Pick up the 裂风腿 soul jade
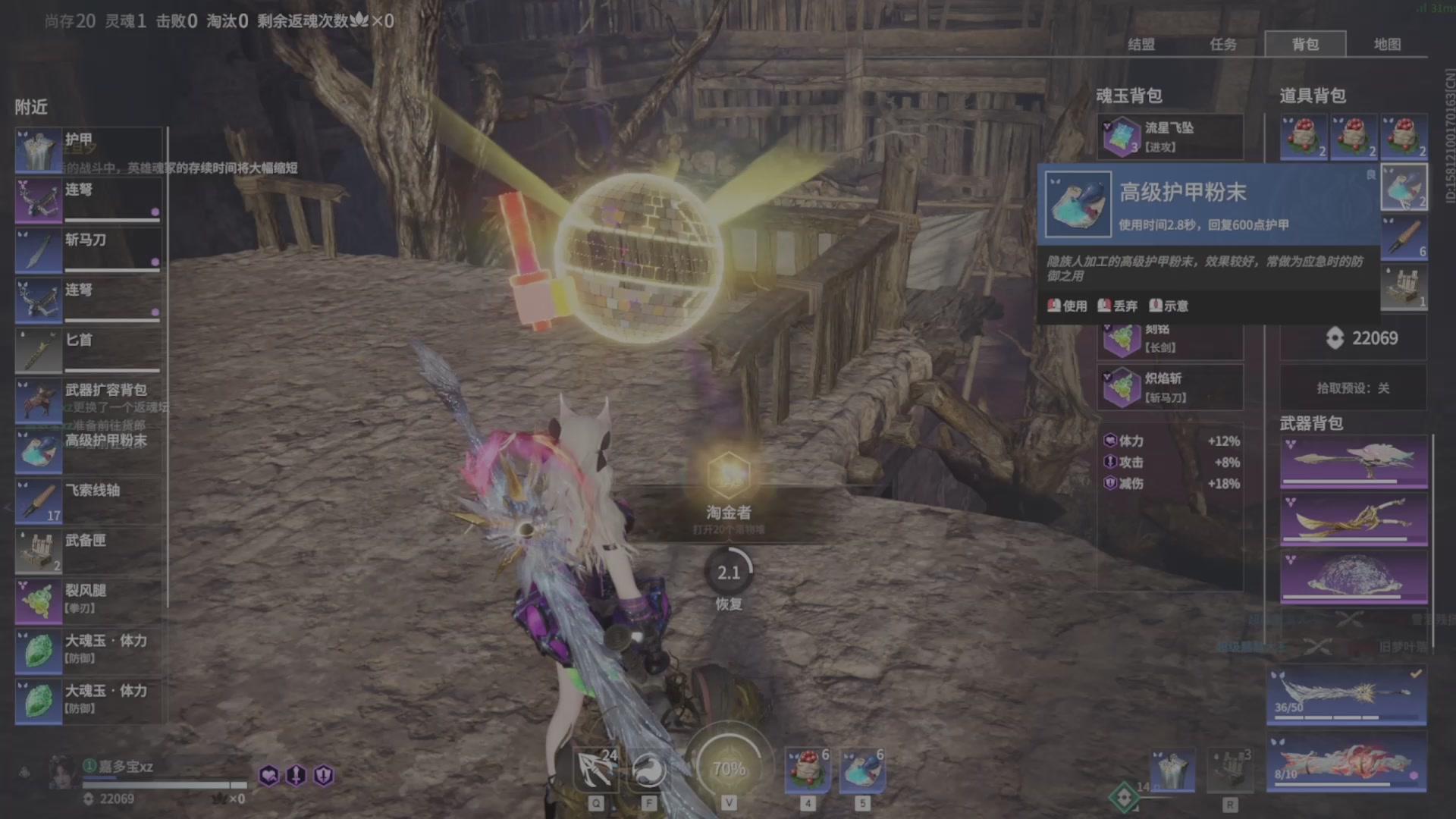Viewport: 1456px width, 819px height. pos(88,601)
